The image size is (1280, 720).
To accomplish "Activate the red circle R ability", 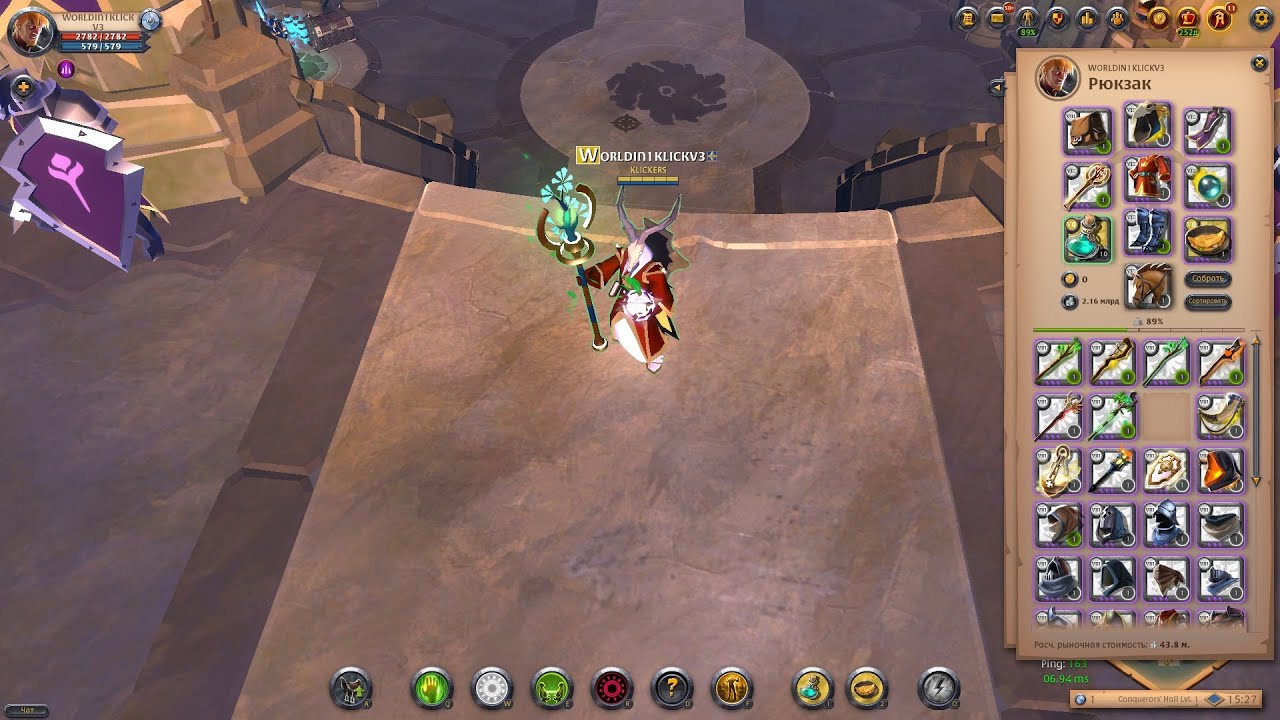I will point(612,688).
